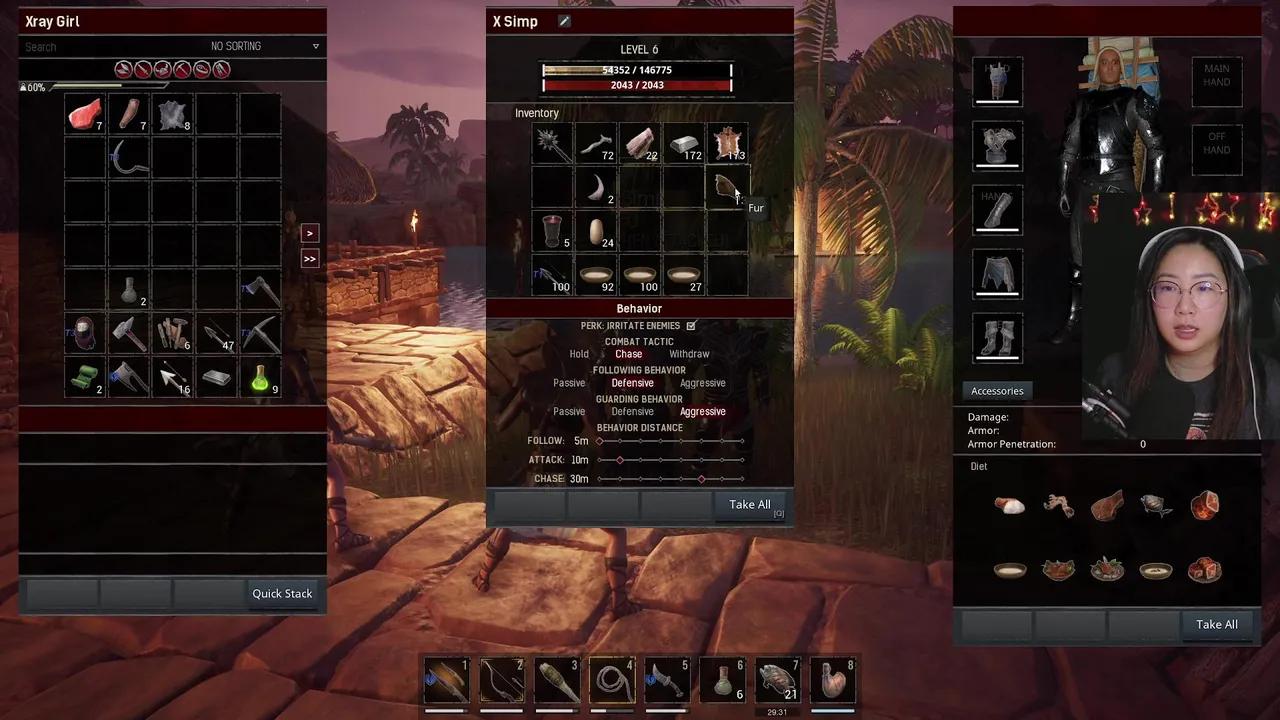Edit follower name with pencil icon
Viewport: 1280px width, 720px height.
[x=564, y=21]
